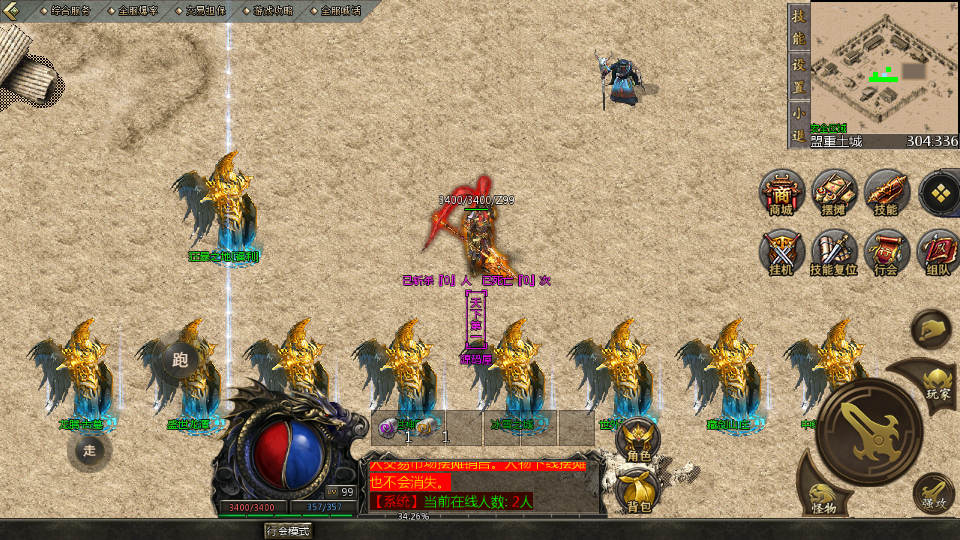This screenshot has height=540, width=960.
Task: Open the 综合服务 menu tab
Action: [x=69, y=10]
